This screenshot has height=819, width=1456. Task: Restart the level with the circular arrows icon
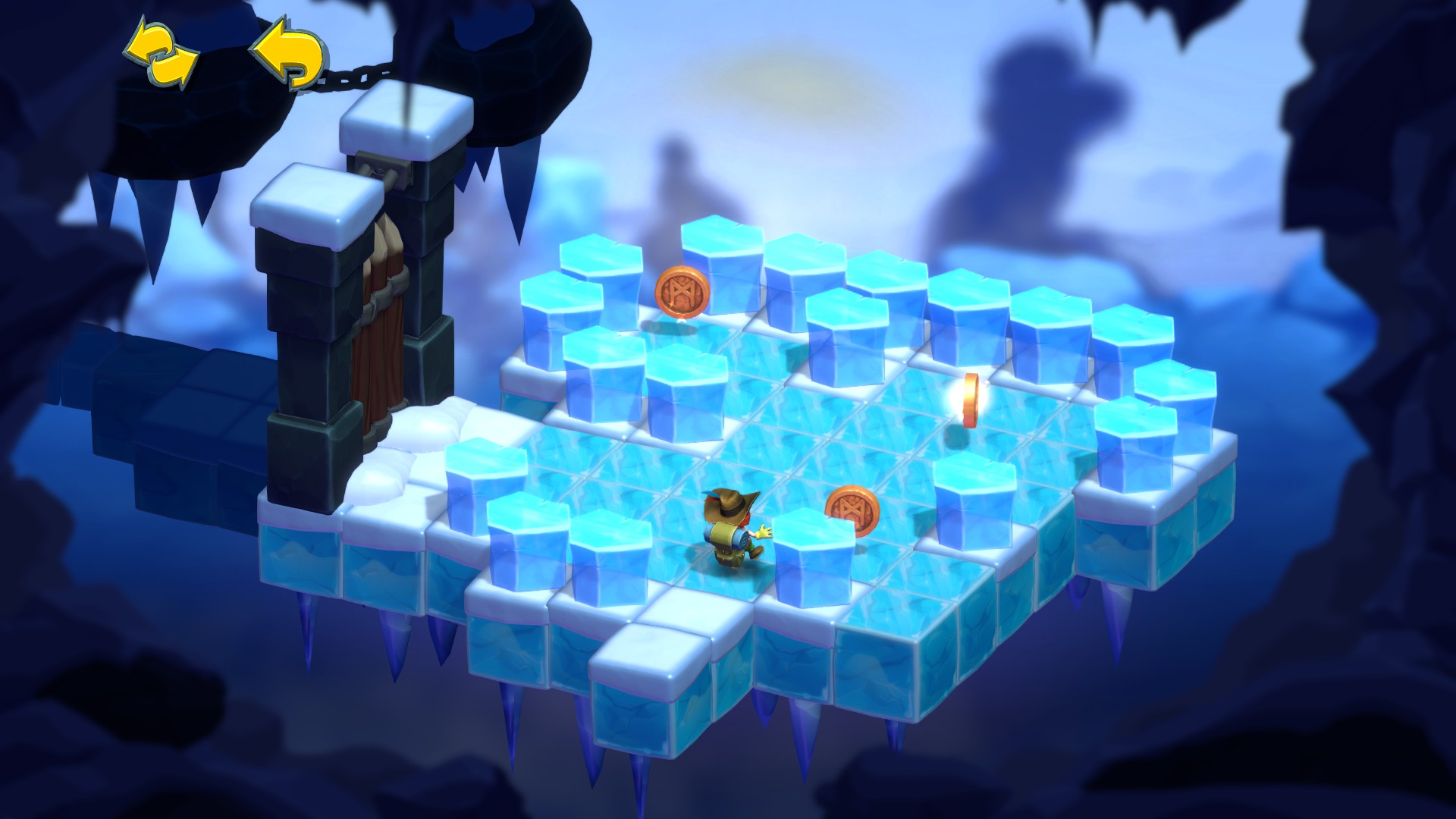point(162,53)
